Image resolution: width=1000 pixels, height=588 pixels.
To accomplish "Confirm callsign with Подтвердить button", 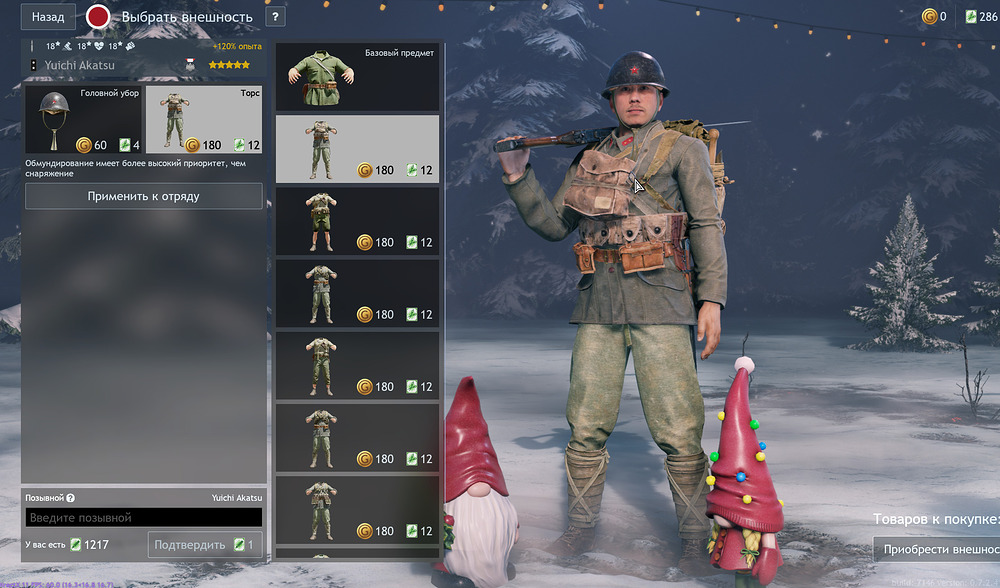I will [x=205, y=545].
